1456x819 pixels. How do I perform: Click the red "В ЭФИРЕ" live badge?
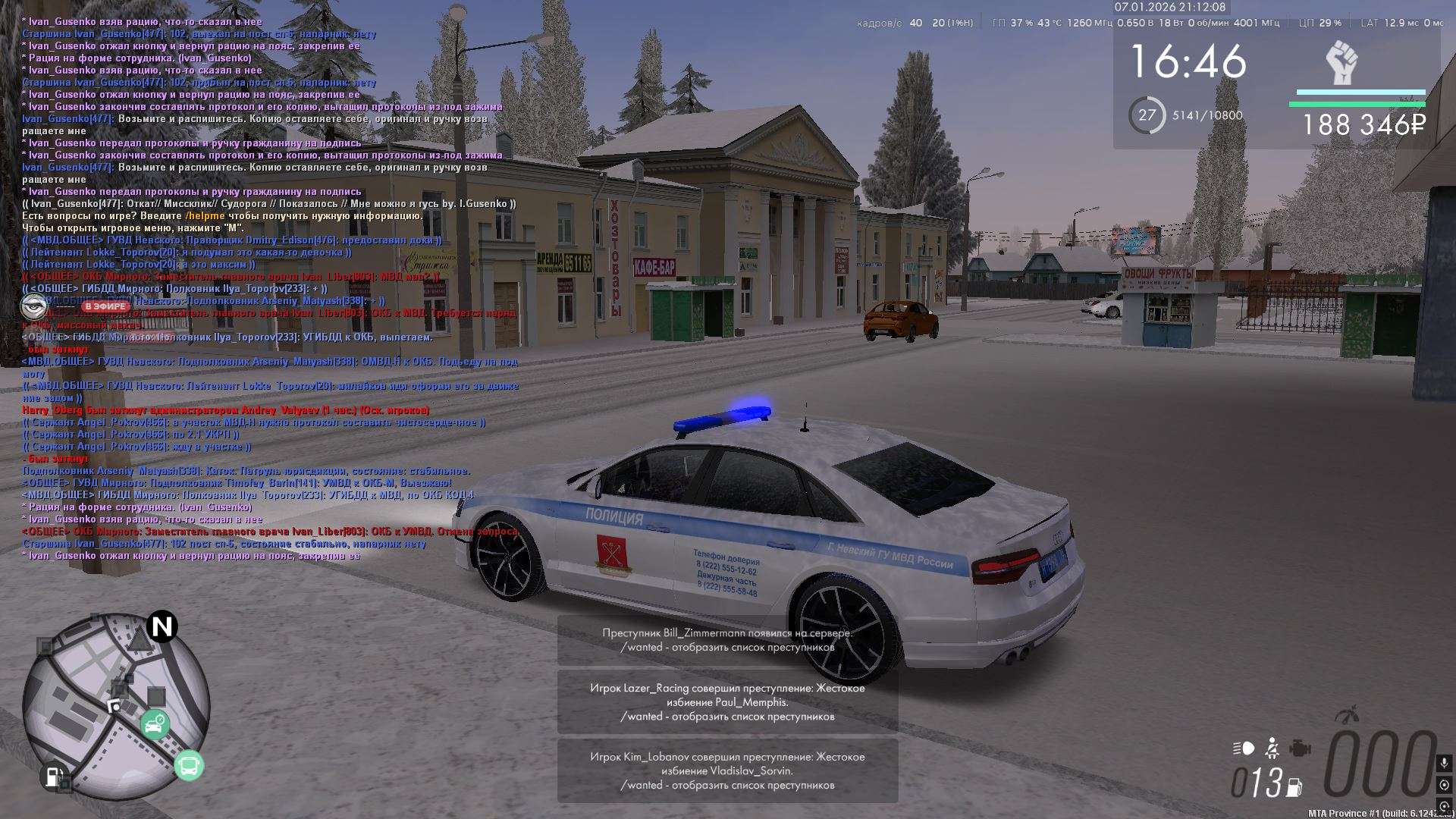105,306
